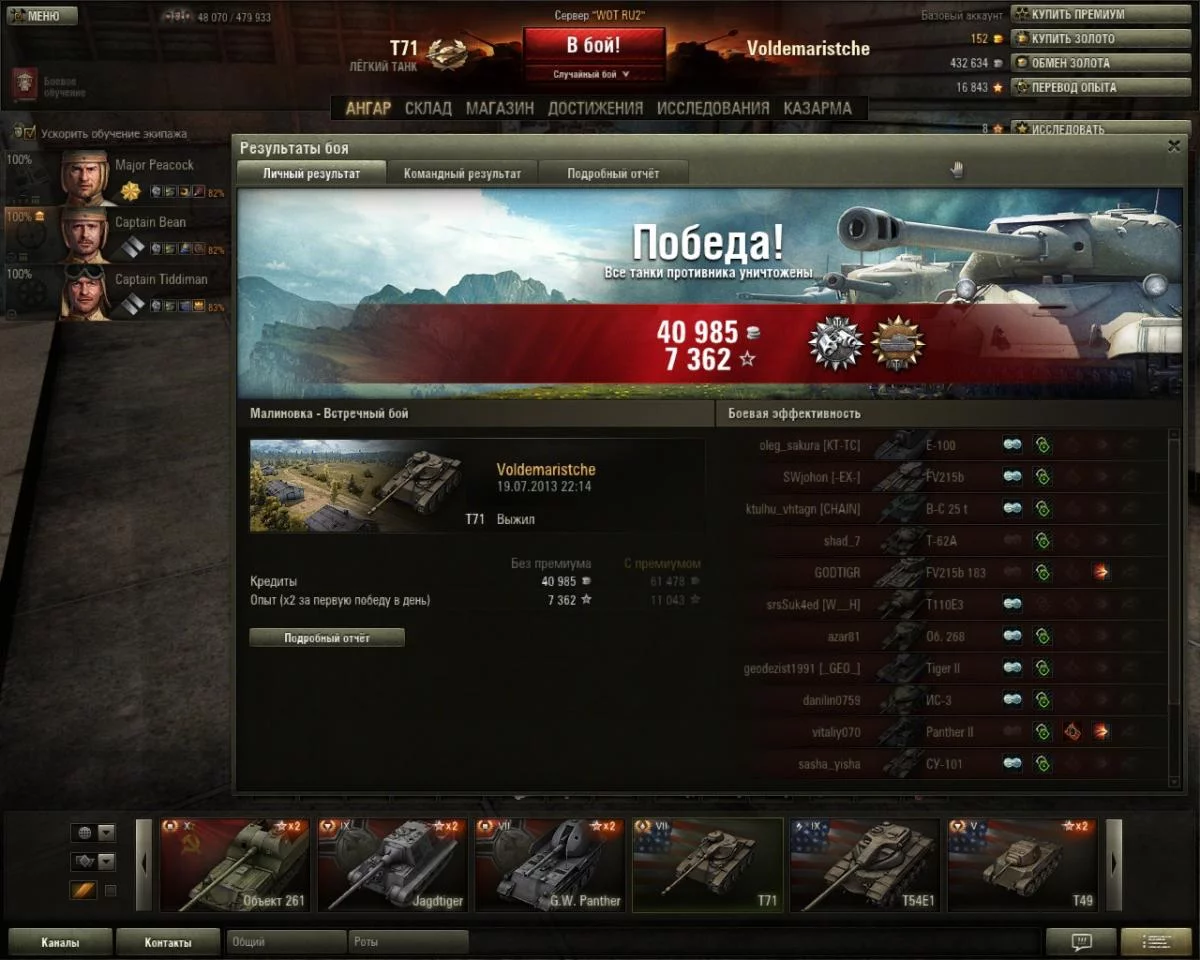Switch to Достижения section
The image size is (1200, 960).
click(595, 108)
